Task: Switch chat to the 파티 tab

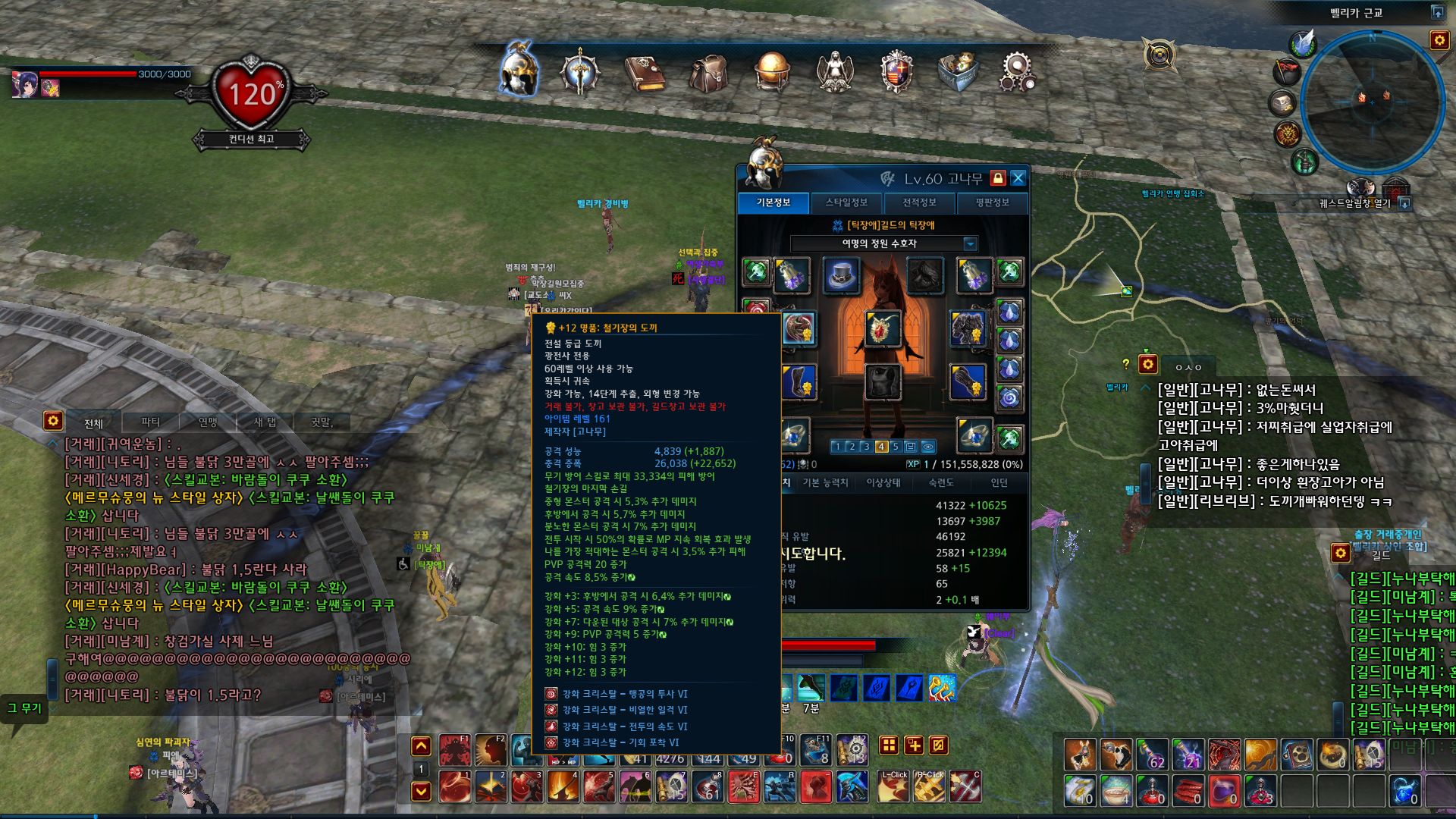Action: point(151,422)
